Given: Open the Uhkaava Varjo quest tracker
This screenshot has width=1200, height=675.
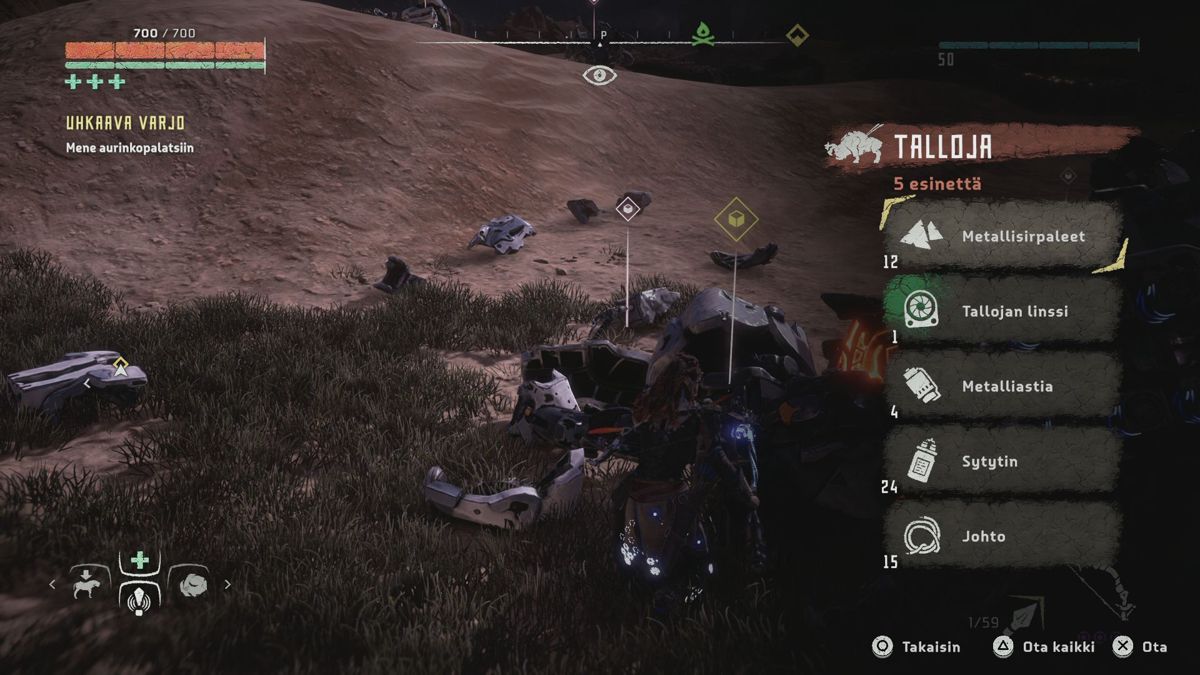Looking at the screenshot, I should click(125, 123).
